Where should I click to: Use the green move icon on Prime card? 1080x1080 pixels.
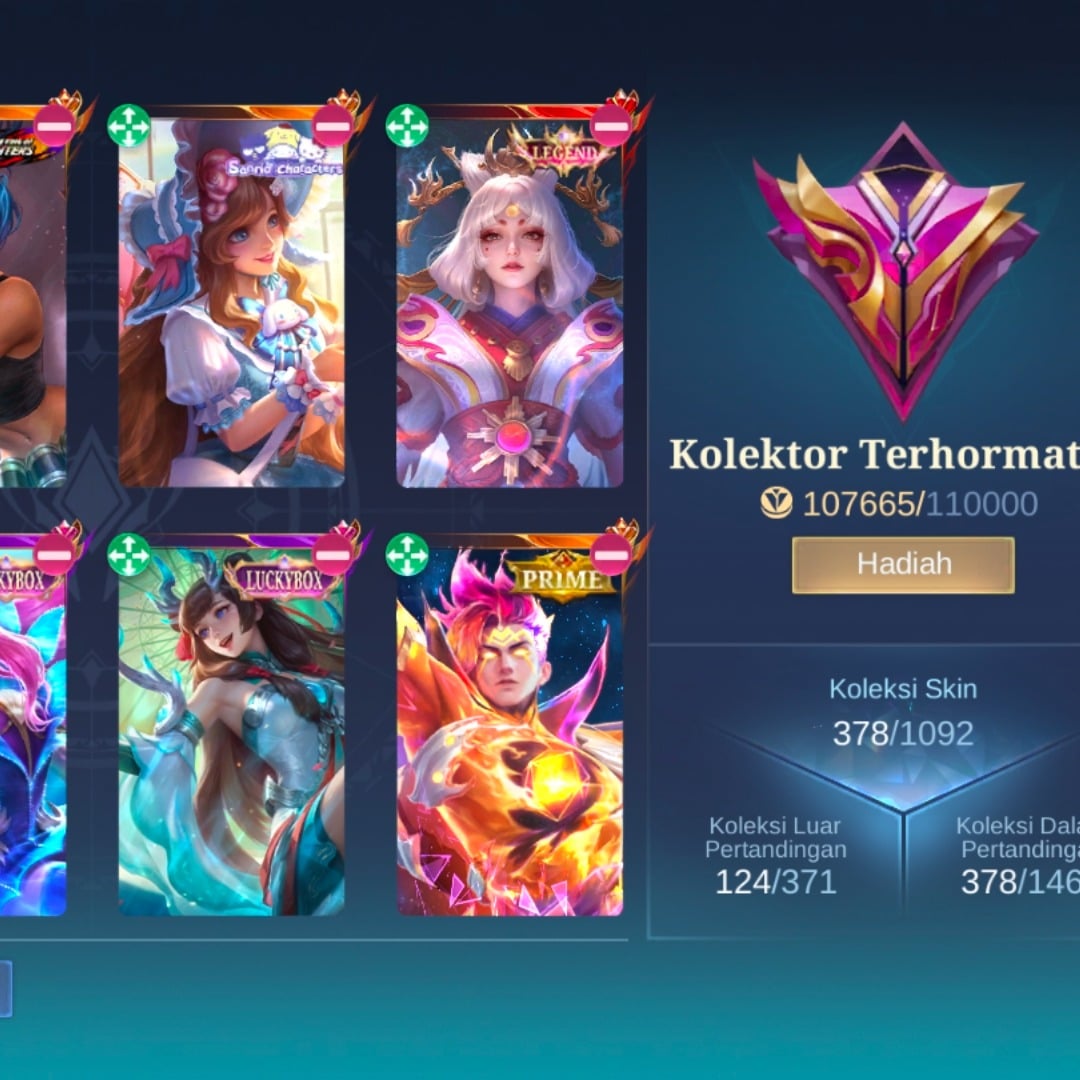(407, 554)
